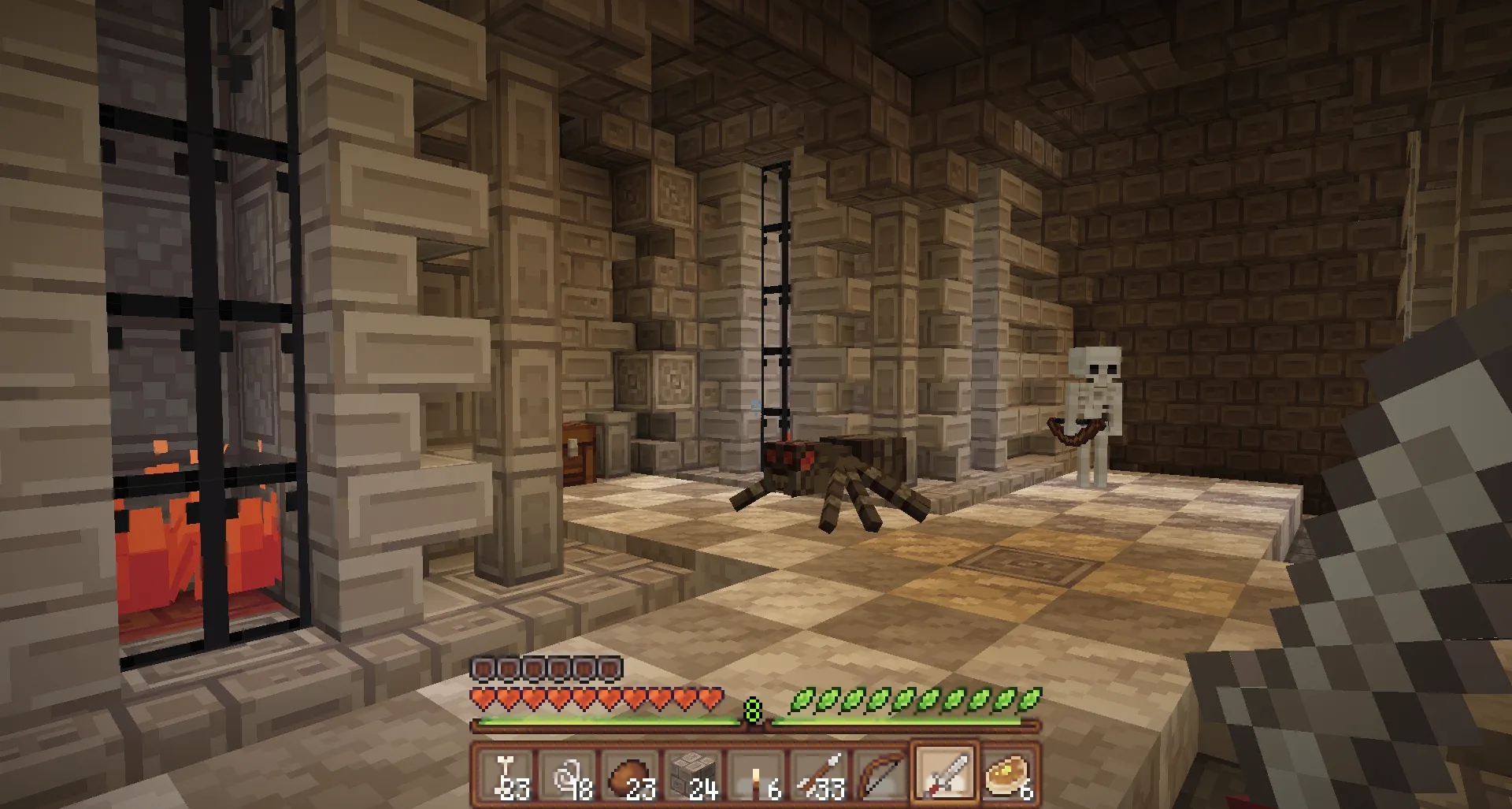Click the leftmost heart in the health bar
1512x809 pixels.
tap(481, 696)
